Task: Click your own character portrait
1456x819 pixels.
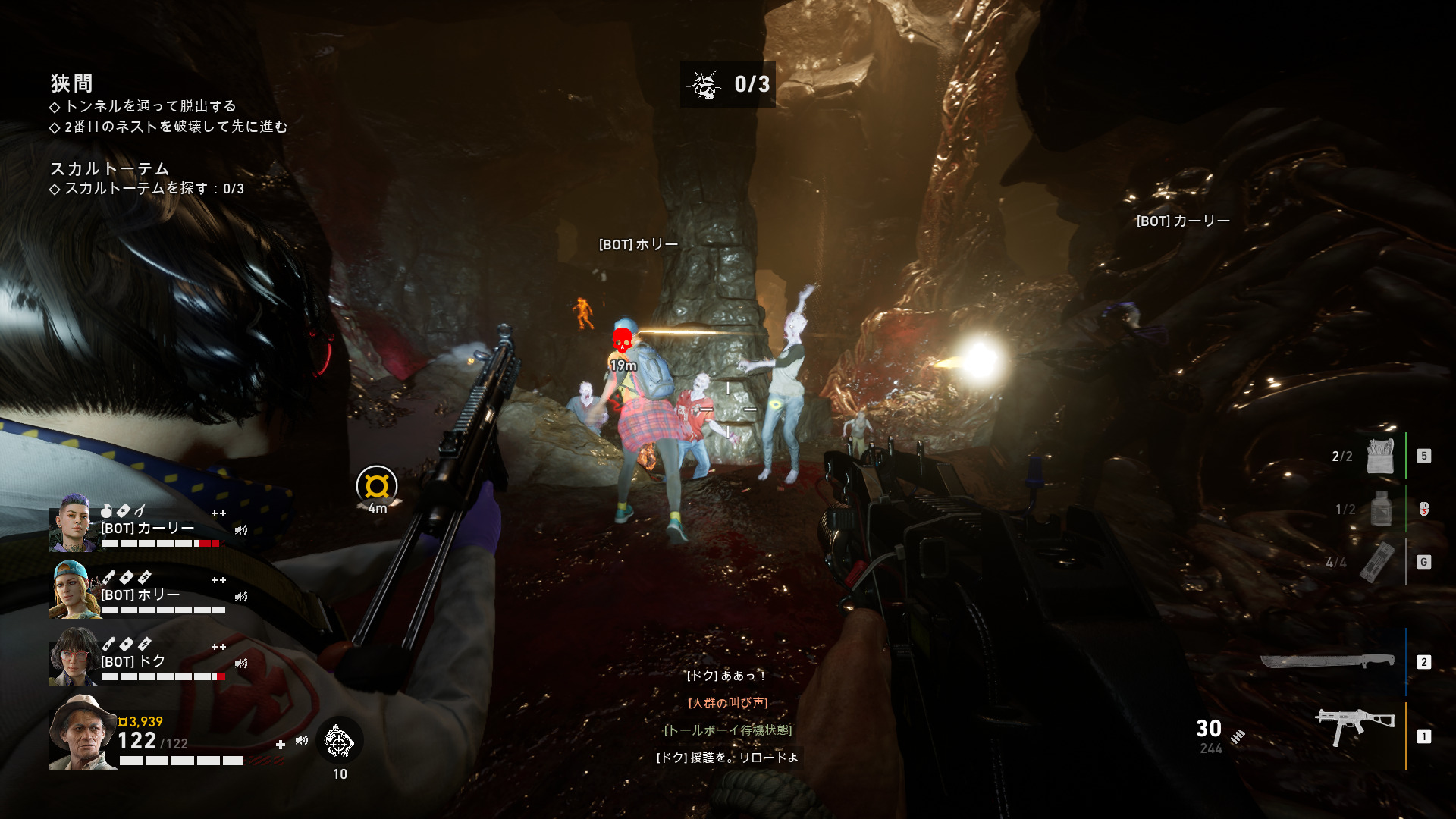Action: pos(82,732)
